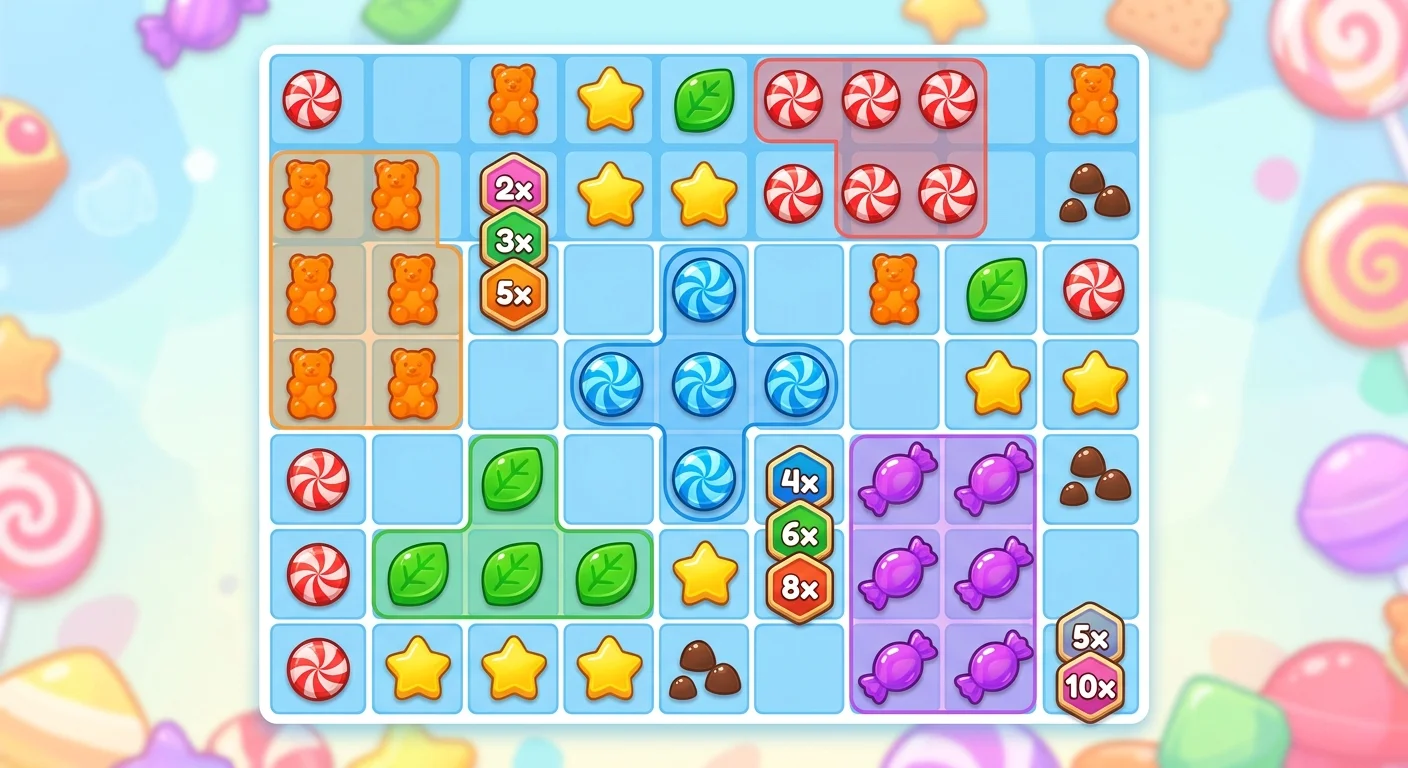This screenshot has width=1408, height=768.
Task: Select the blue 4x multiplier hexagon
Action: click(799, 483)
